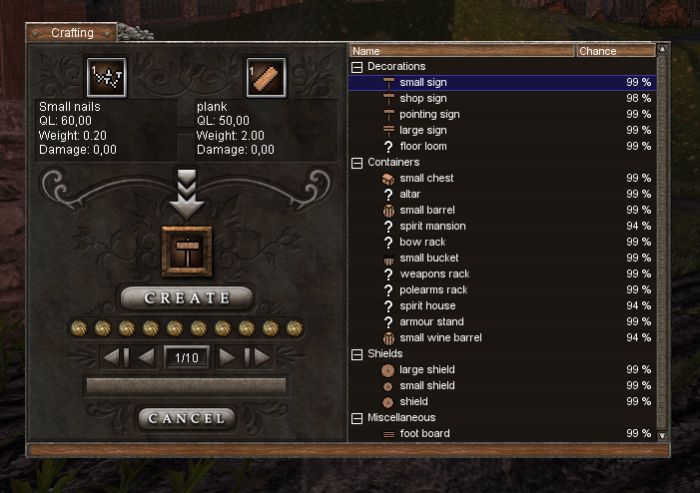Sort the recipe list by Name
Viewport: 700px width, 493px height.
(x=462, y=51)
